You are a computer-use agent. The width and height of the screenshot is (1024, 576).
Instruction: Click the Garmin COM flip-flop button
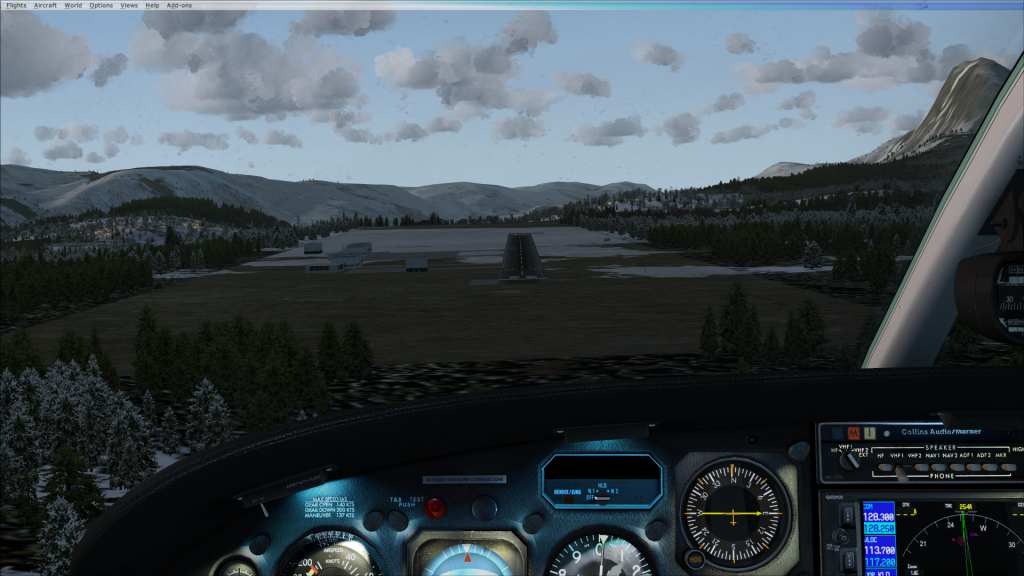[x=847, y=517]
